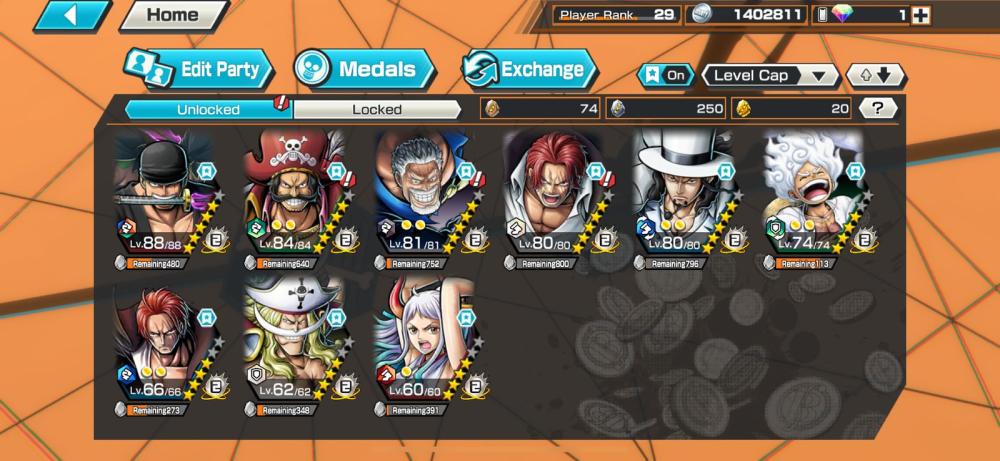Open the Medals screen
This screenshot has width=1000, height=461.
pos(364,69)
